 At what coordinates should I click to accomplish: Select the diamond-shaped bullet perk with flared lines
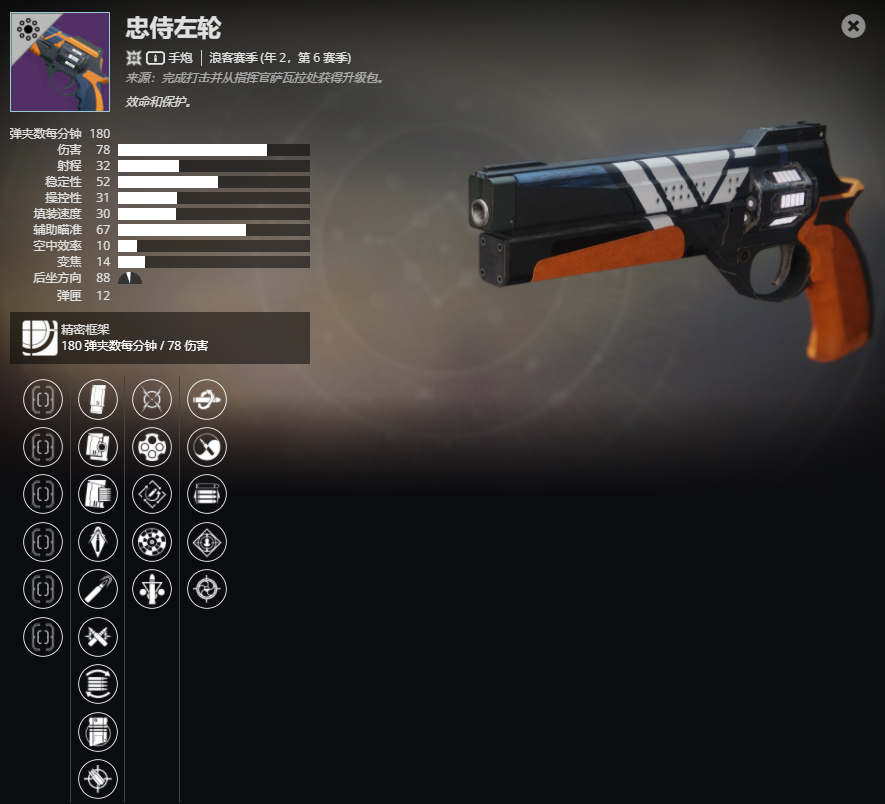pos(98,542)
